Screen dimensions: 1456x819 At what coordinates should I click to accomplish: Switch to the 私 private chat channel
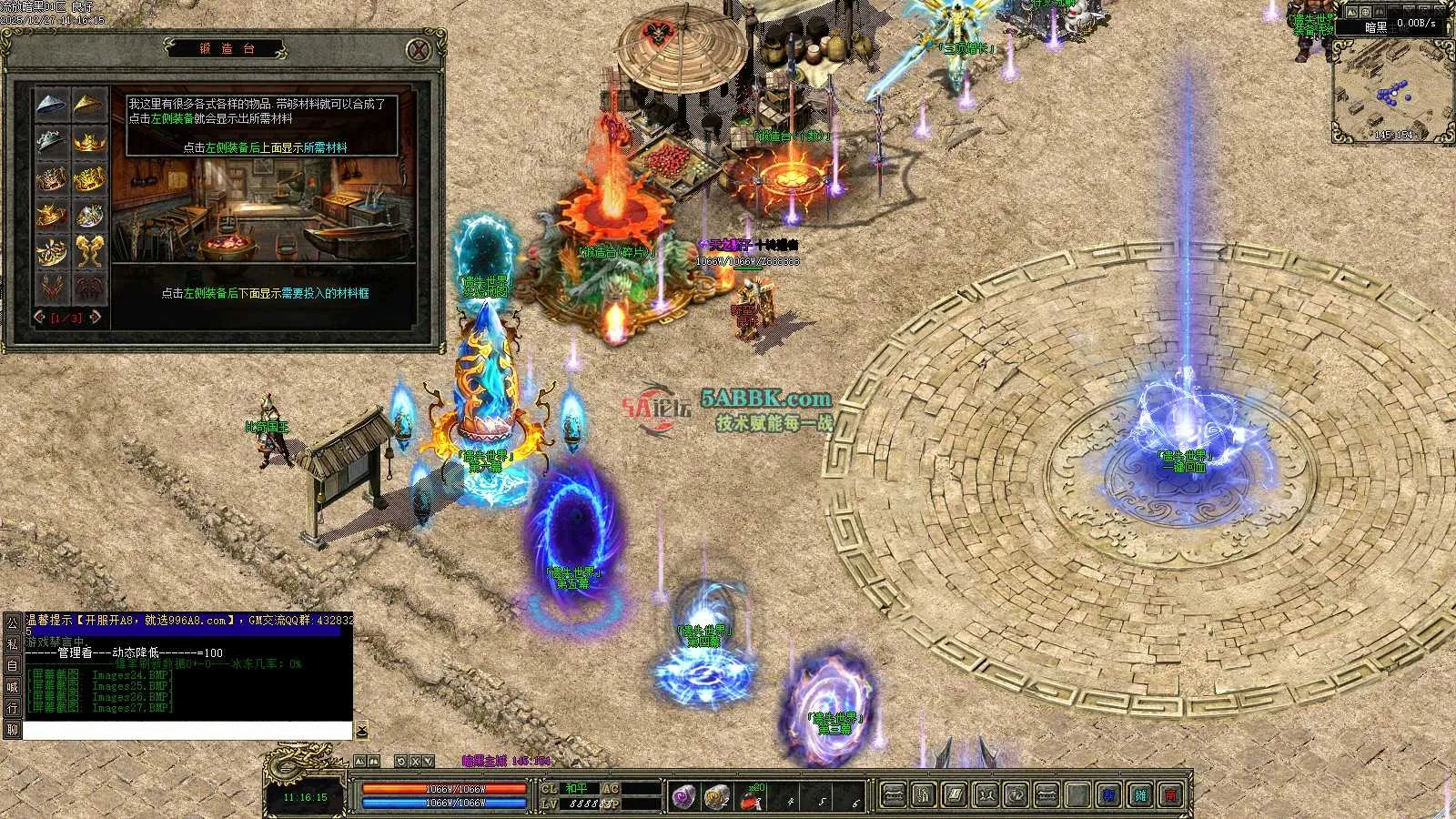(12, 643)
